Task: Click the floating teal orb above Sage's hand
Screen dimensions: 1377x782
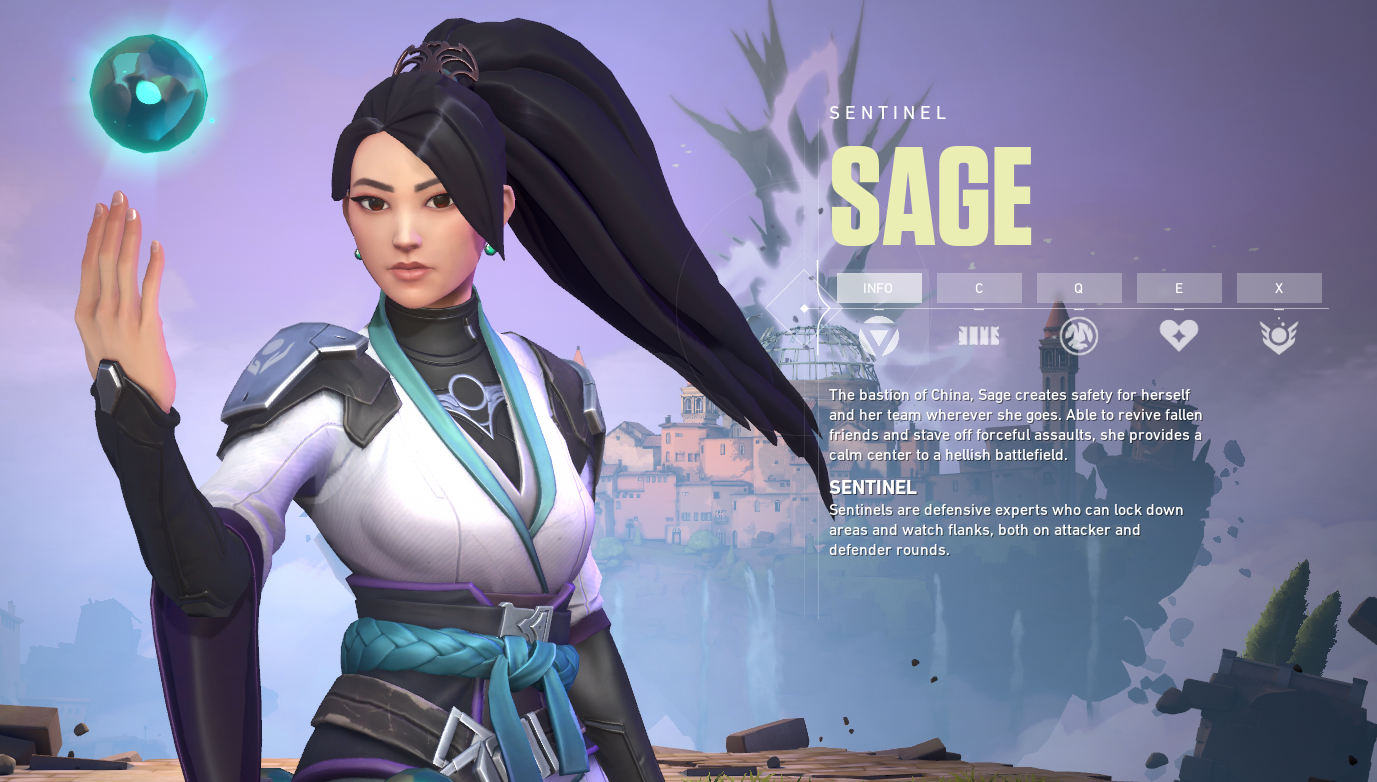Action: (x=146, y=90)
